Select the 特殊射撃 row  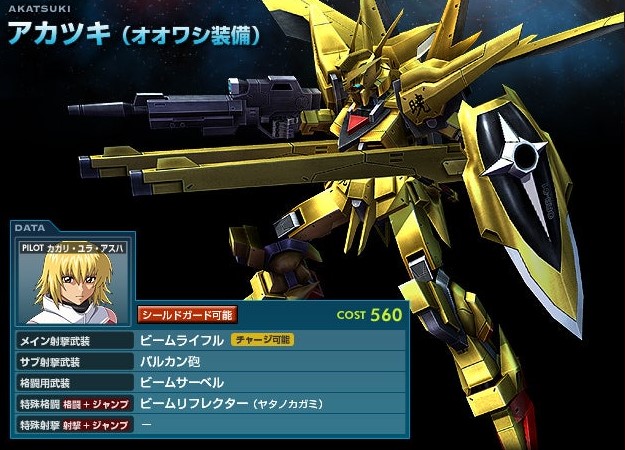(x=210, y=425)
